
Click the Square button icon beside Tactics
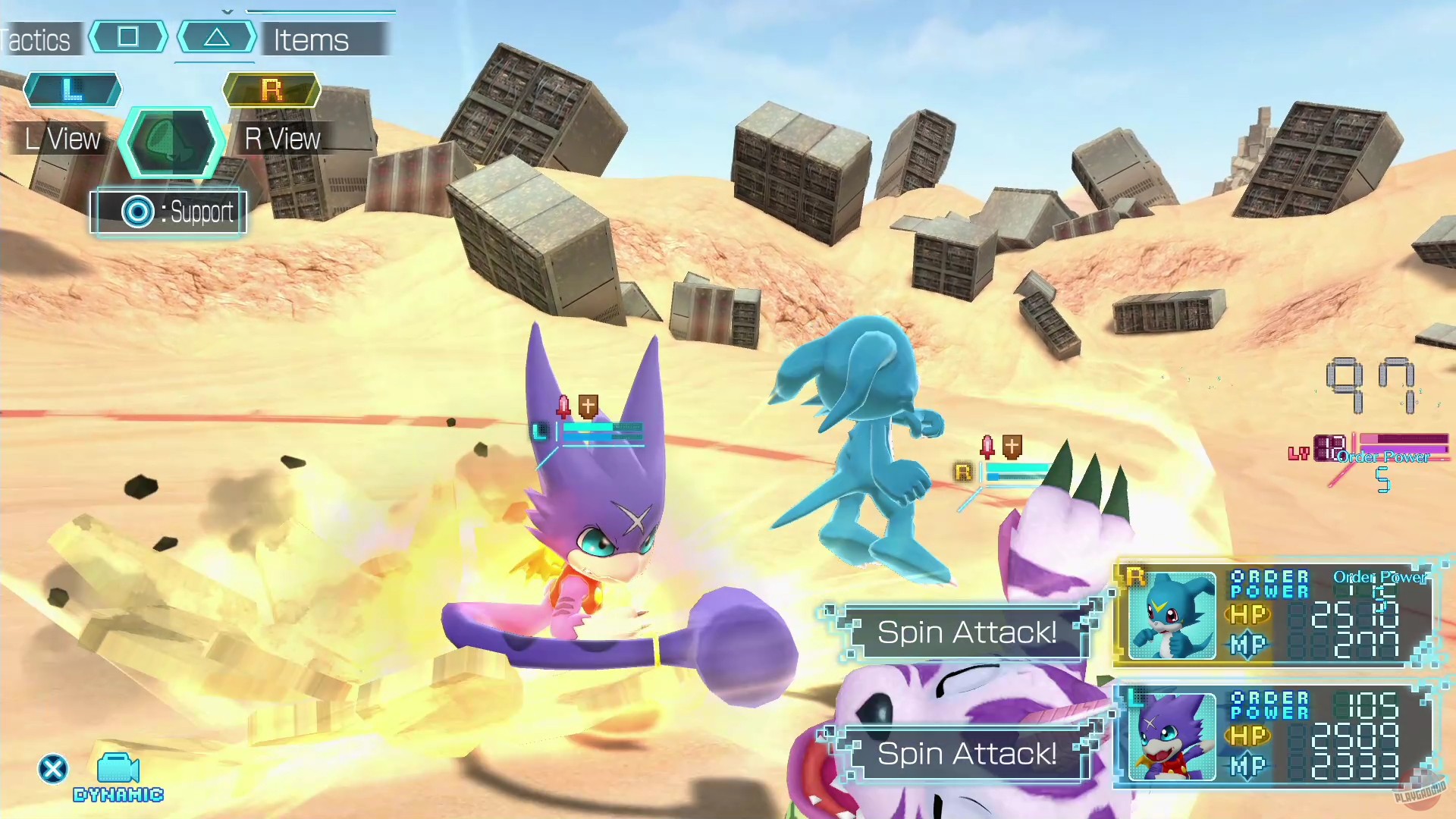tap(127, 36)
